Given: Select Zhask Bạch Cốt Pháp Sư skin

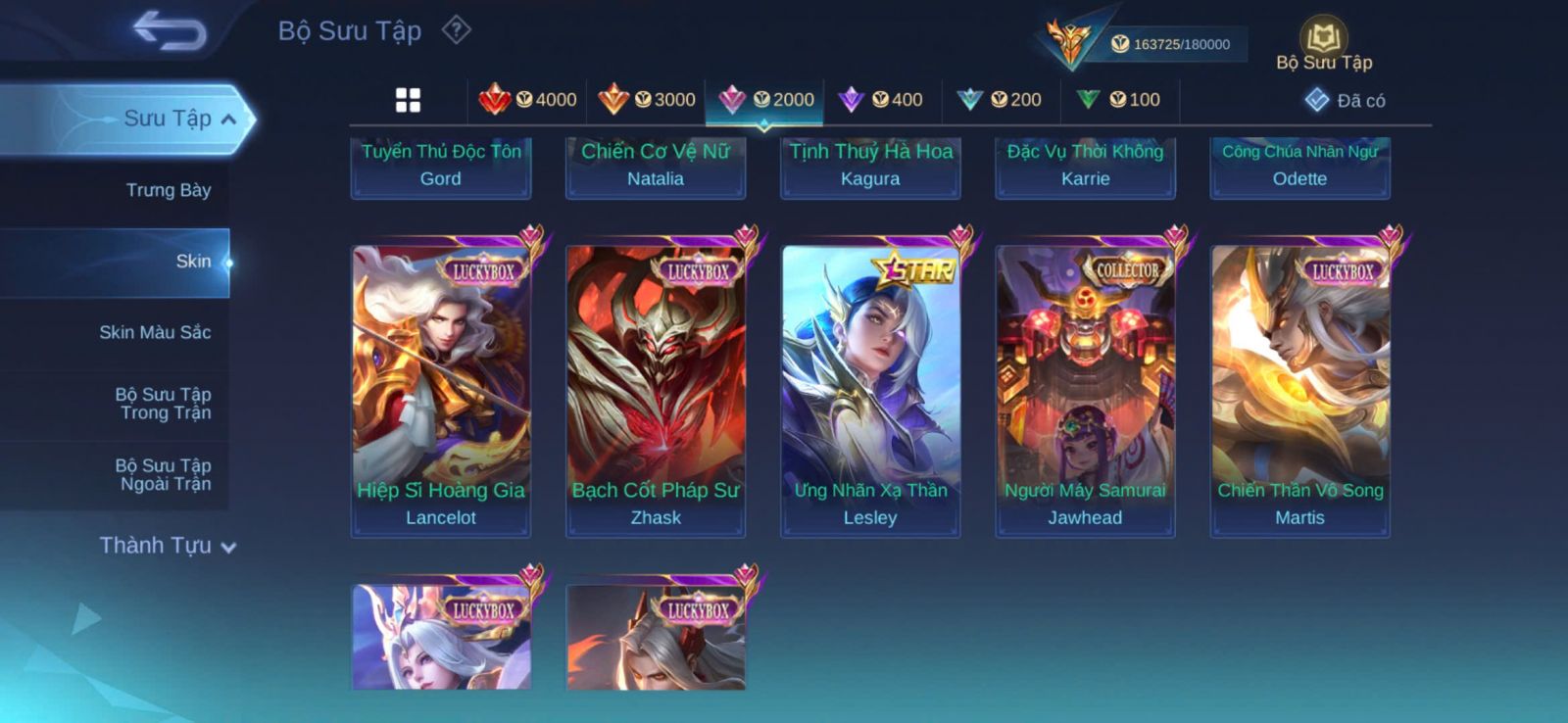Looking at the screenshot, I should [656, 390].
